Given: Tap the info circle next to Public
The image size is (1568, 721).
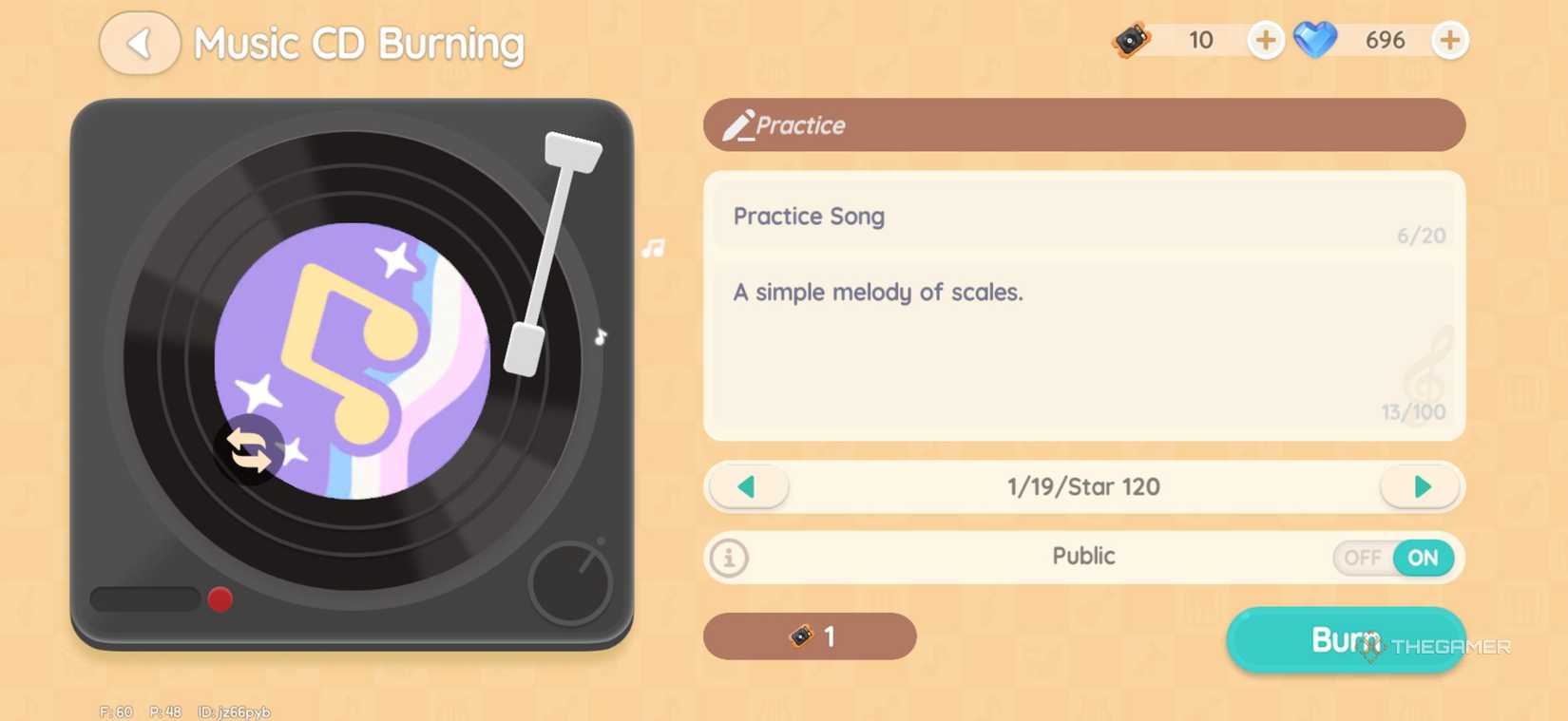Looking at the screenshot, I should click(728, 559).
